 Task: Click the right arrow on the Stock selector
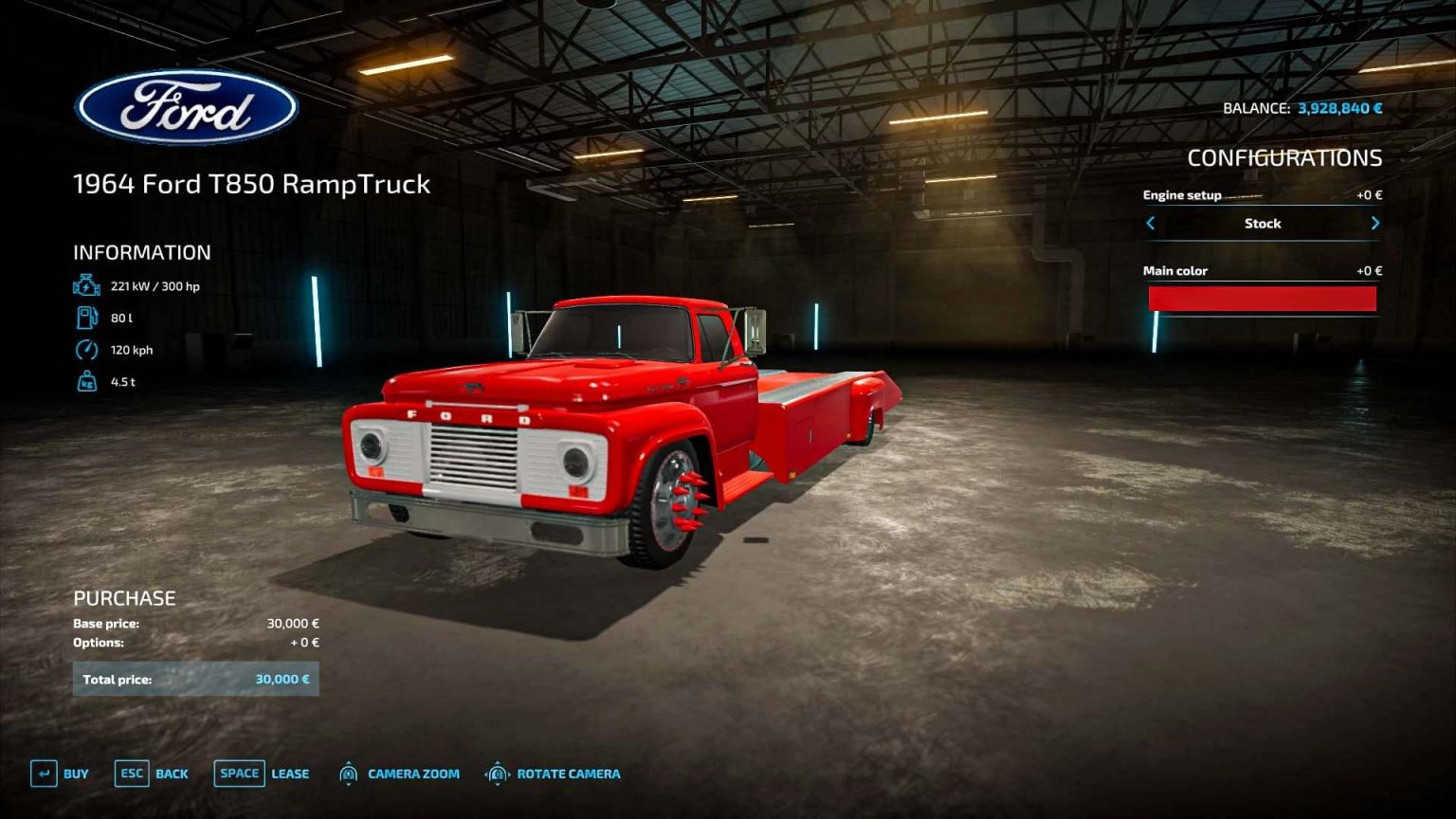[x=1375, y=223]
